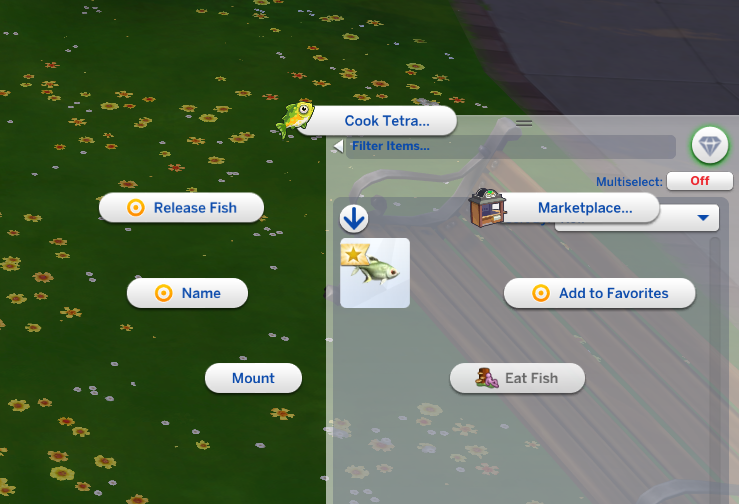Click the diamond icon button
Image resolution: width=739 pixels, height=504 pixels.
(x=710, y=146)
